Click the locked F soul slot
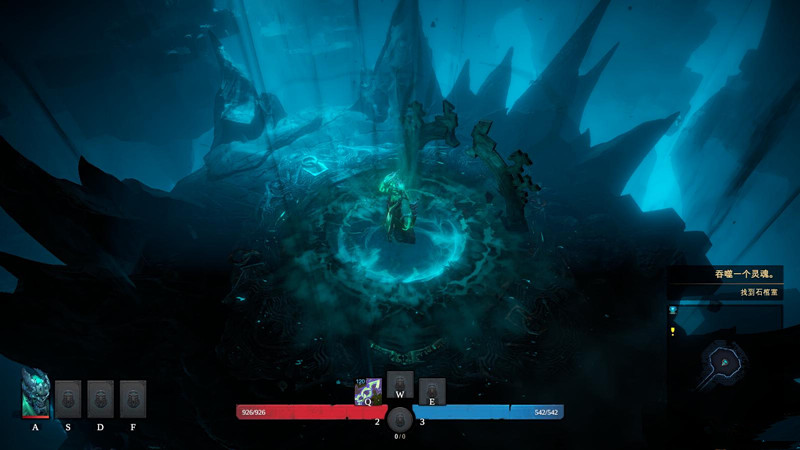Image resolution: width=800 pixels, height=450 pixels. click(x=133, y=398)
